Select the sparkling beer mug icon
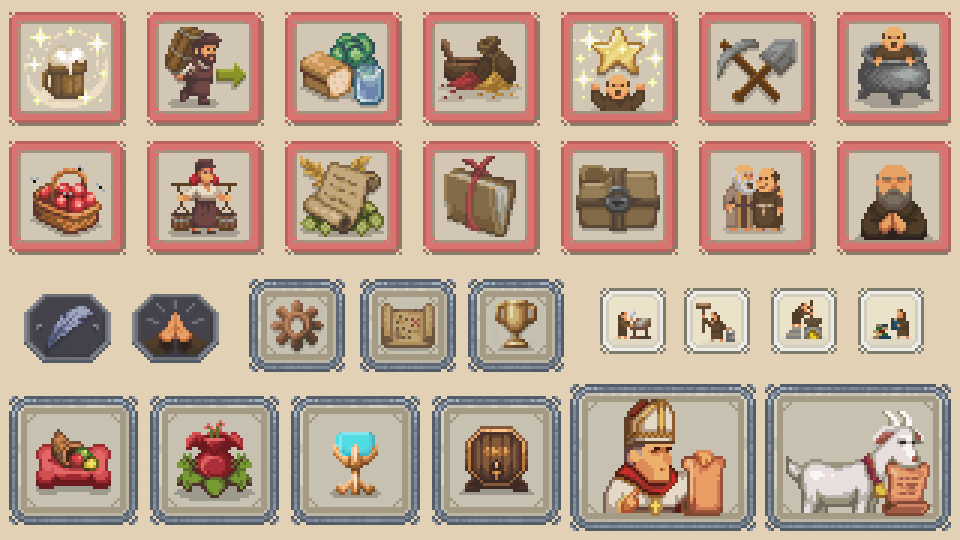The image size is (960, 540). [67, 69]
